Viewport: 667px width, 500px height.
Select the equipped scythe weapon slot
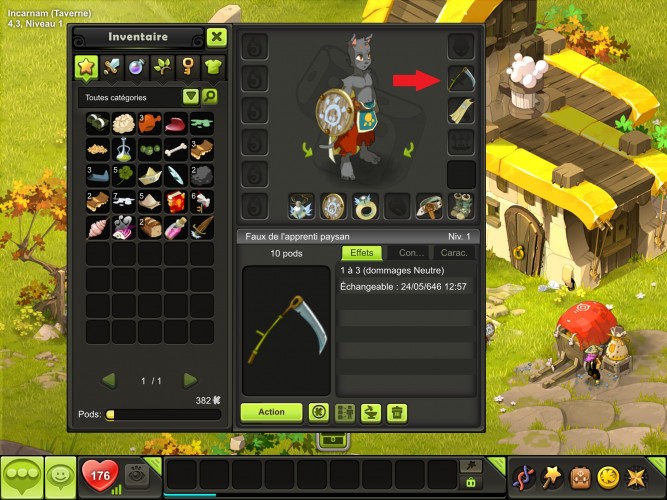pos(461,79)
